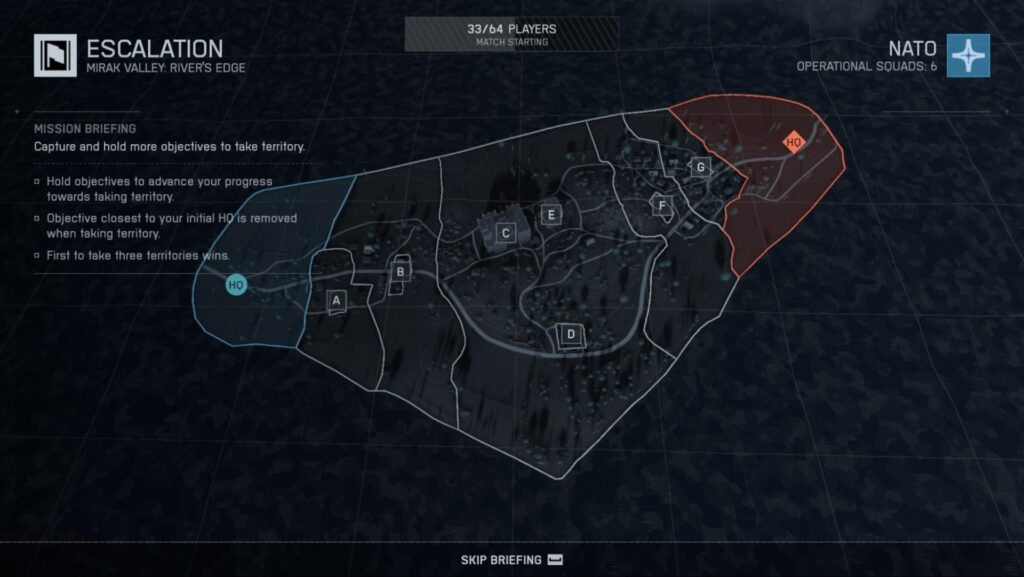Pick objective F marker
The height and width of the screenshot is (577, 1024).
661,206
